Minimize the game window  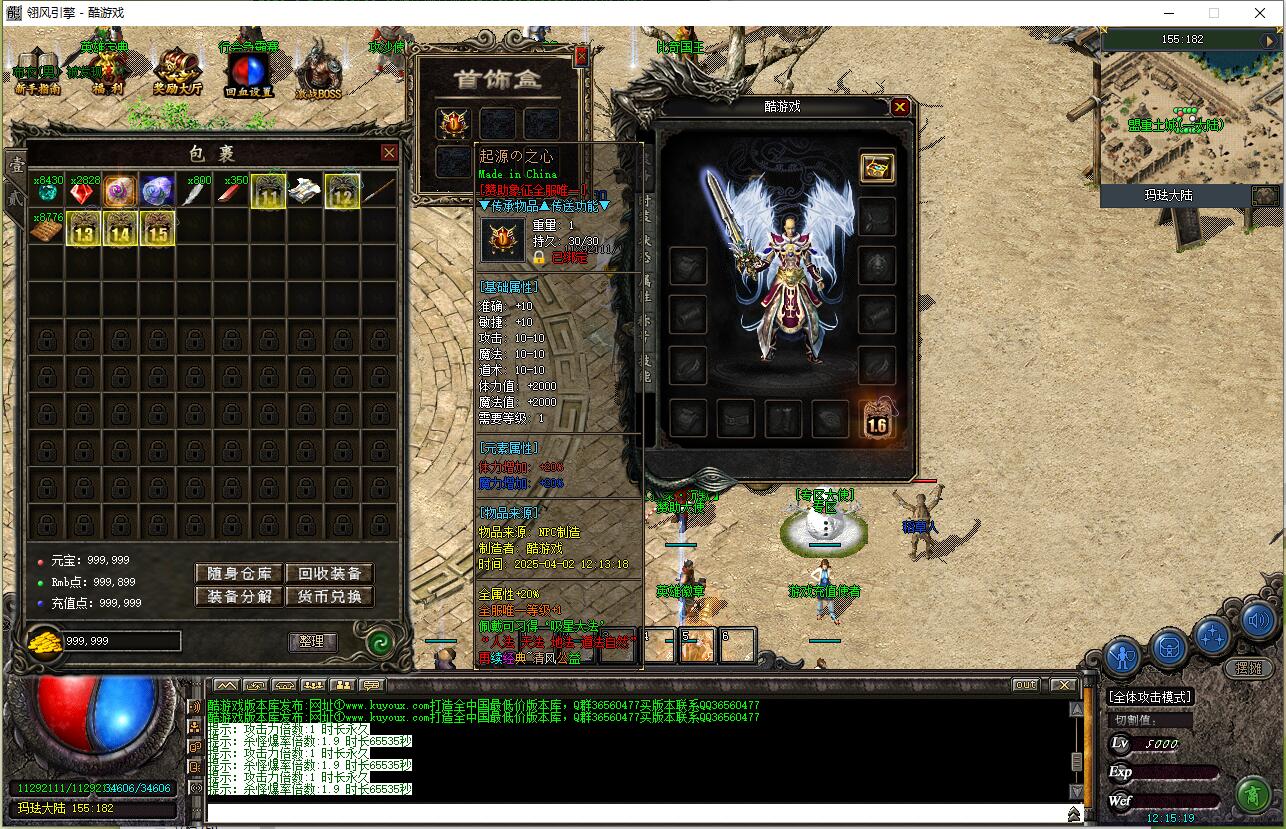coord(1168,13)
